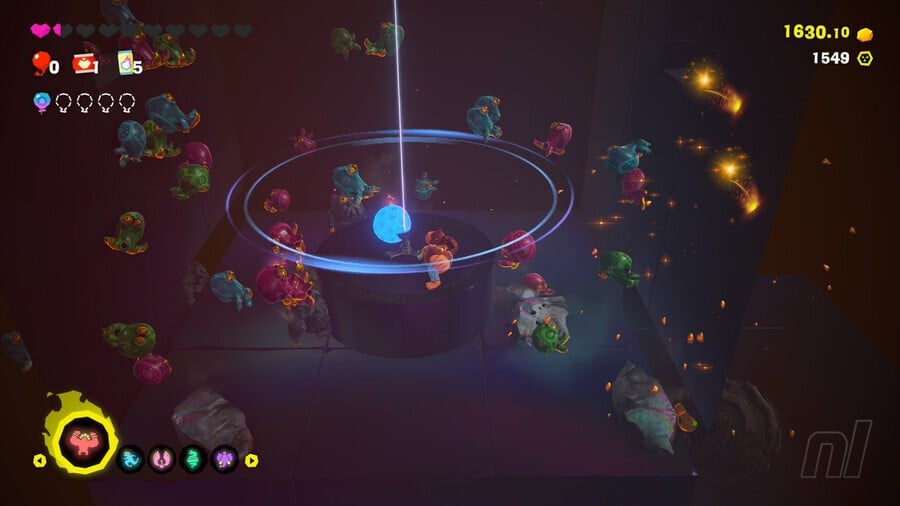Switch to the purple winged creature ability

pos(224,459)
